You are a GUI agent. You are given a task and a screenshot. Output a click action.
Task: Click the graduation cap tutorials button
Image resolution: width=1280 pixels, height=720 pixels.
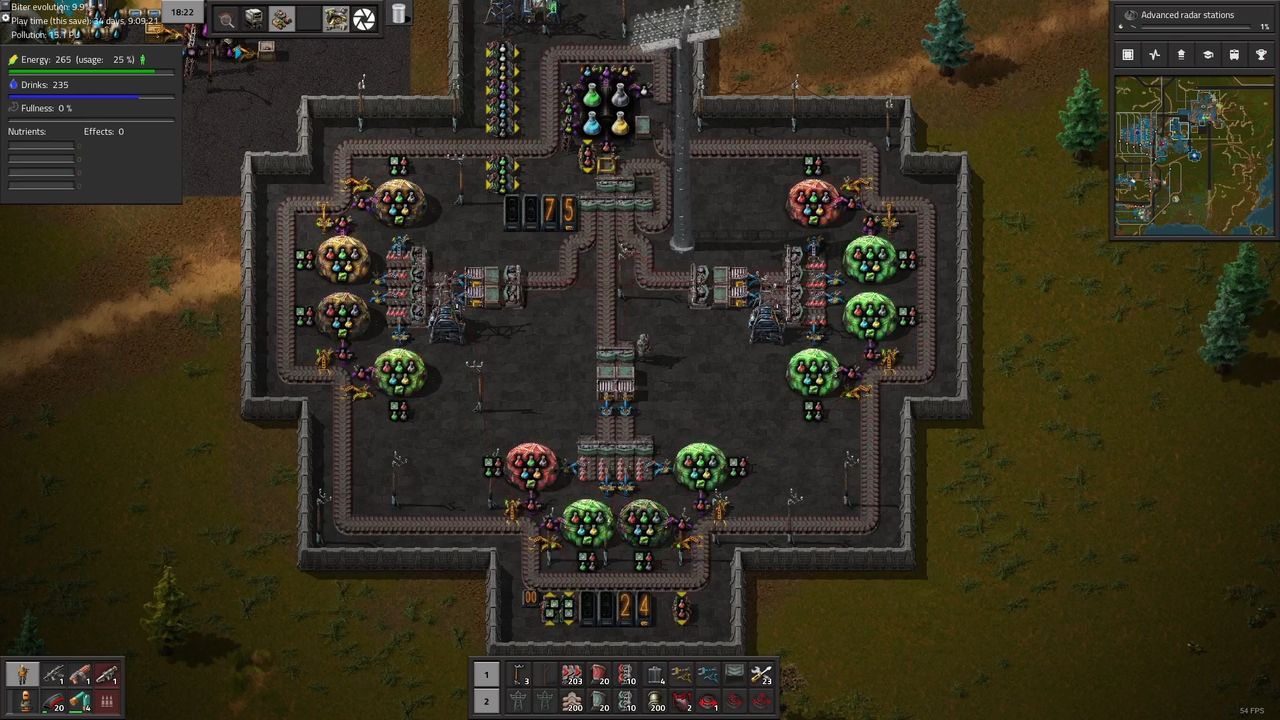click(1207, 55)
